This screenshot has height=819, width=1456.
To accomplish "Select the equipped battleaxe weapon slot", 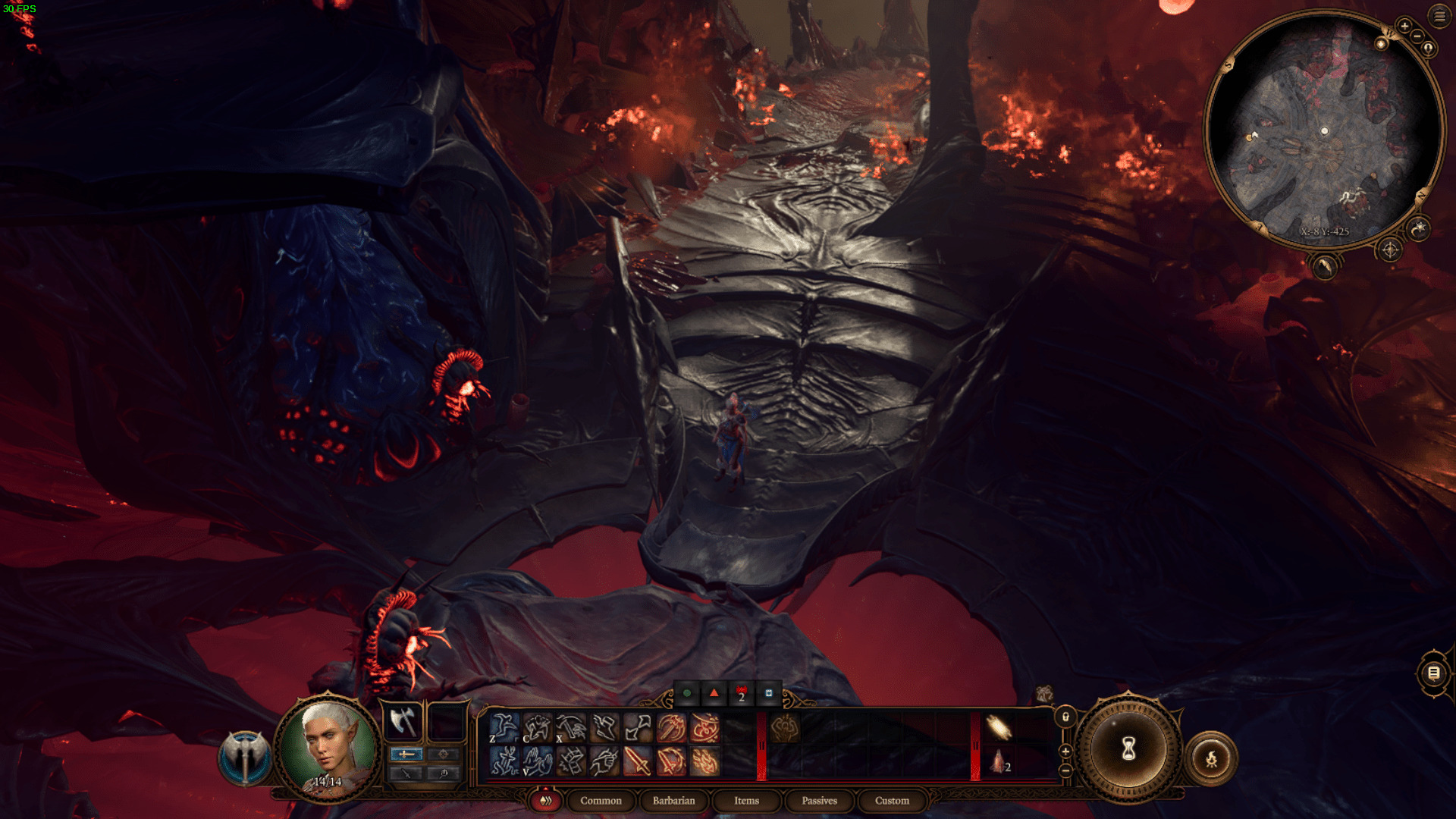I will [403, 721].
